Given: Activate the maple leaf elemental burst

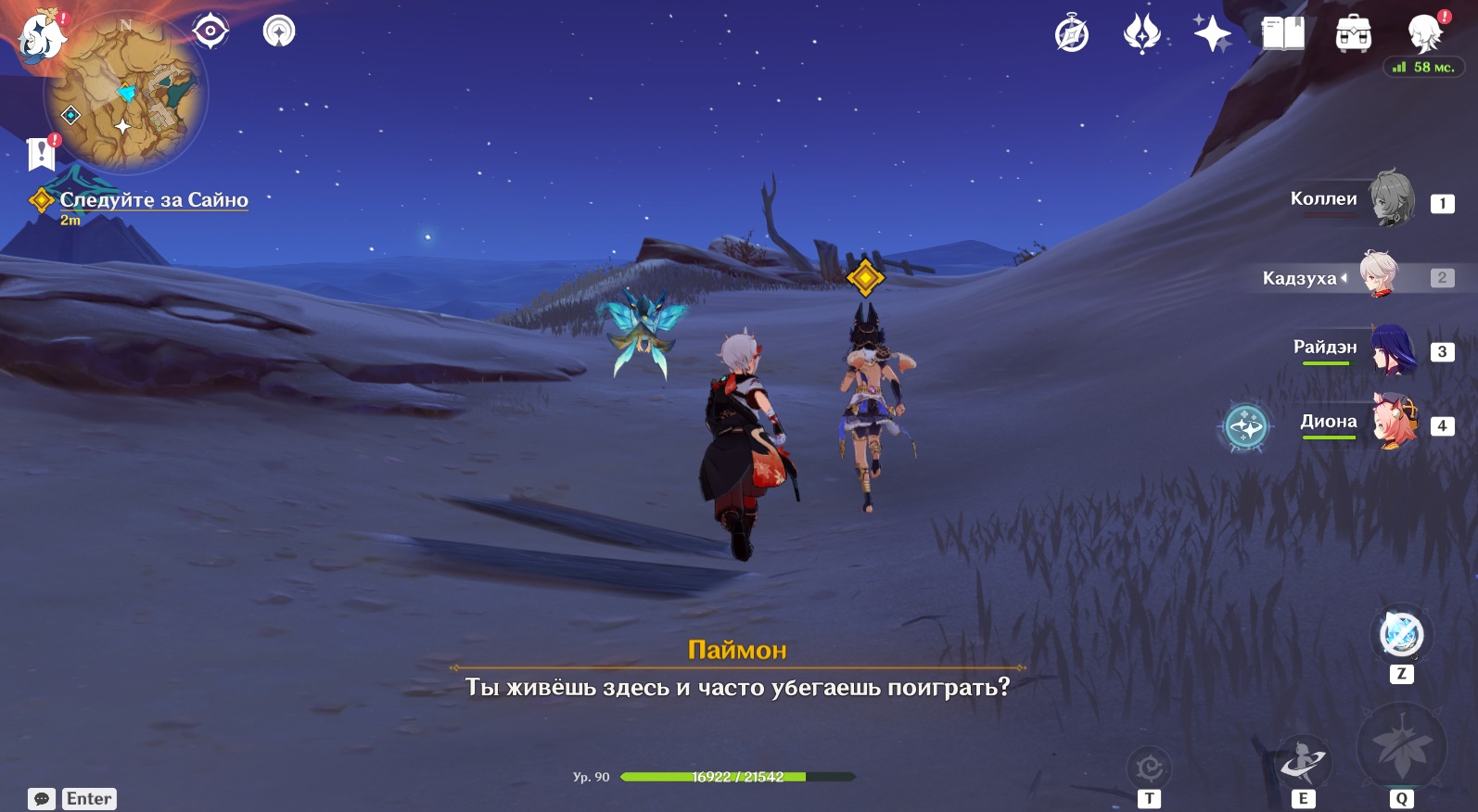Looking at the screenshot, I should [x=1401, y=747].
